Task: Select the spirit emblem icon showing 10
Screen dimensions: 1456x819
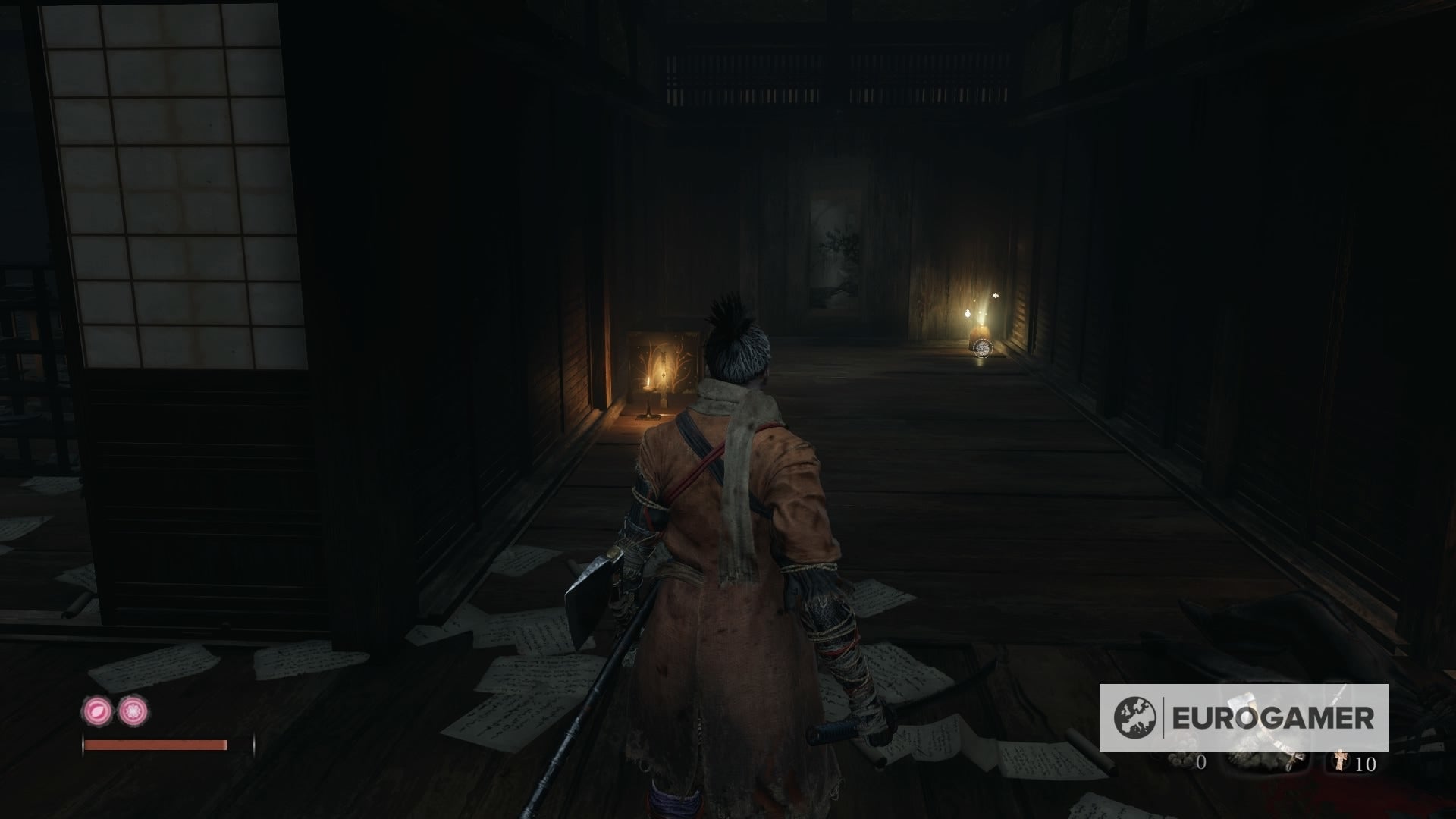Action: (1341, 762)
